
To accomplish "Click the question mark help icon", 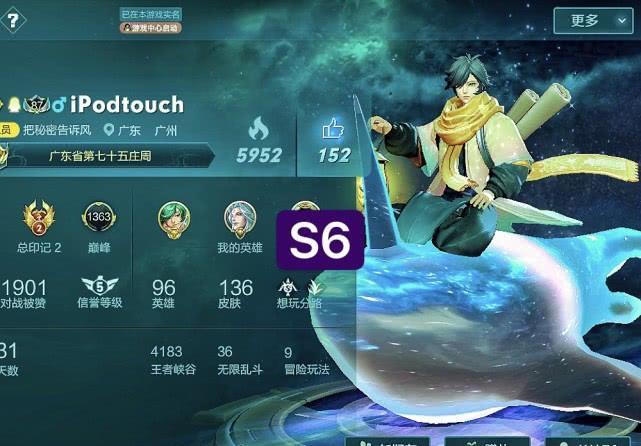I will point(12,21).
